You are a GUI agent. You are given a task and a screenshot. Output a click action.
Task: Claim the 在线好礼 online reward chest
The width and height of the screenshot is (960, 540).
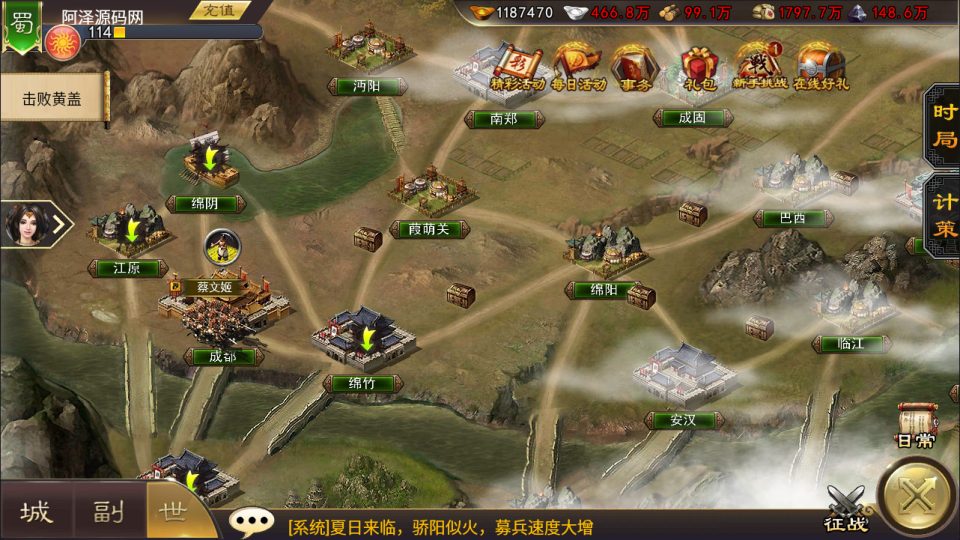(818, 68)
